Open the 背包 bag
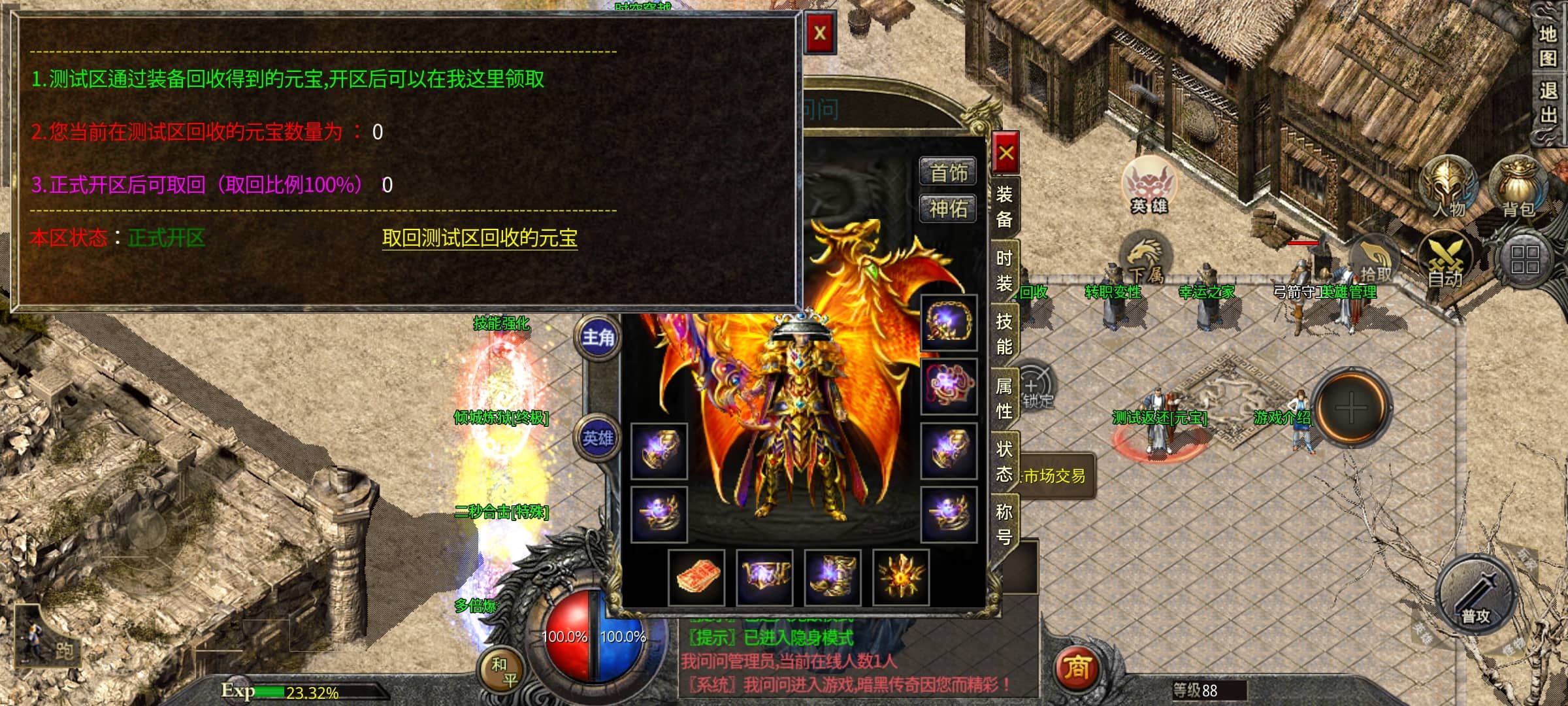 [1518, 188]
